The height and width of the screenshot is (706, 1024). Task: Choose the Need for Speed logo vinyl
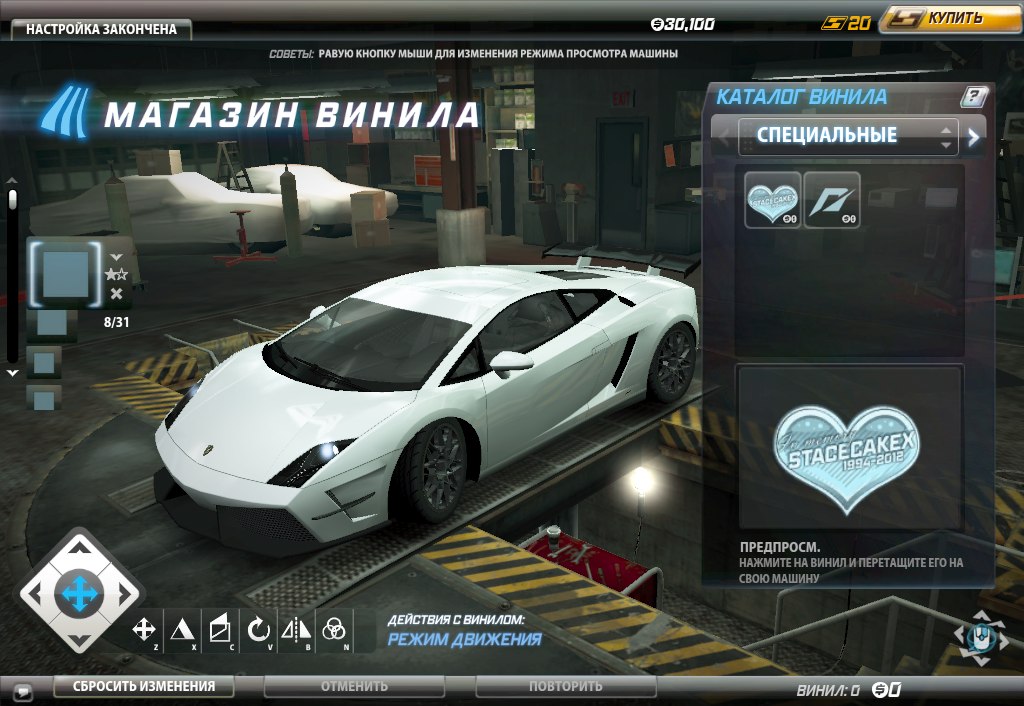[x=832, y=200]
